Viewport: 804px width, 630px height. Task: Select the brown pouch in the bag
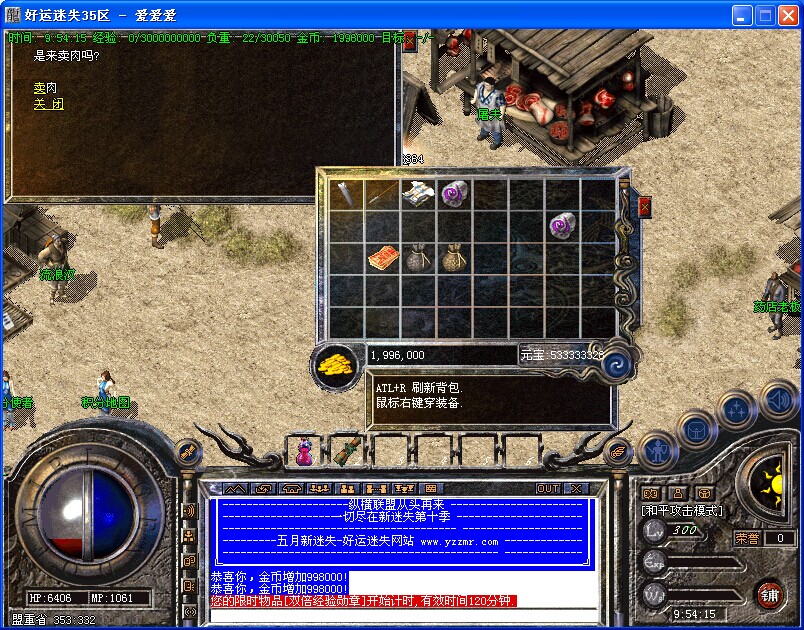453,259
